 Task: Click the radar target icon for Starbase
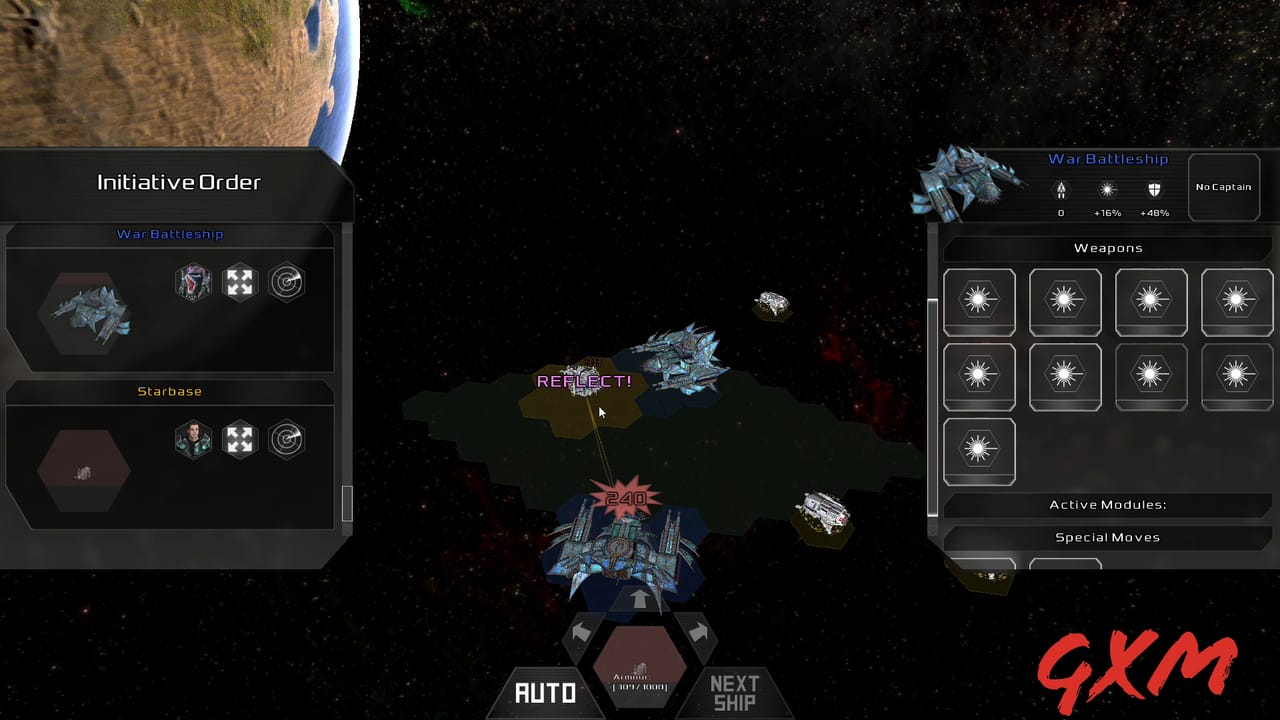coord(286,439)
